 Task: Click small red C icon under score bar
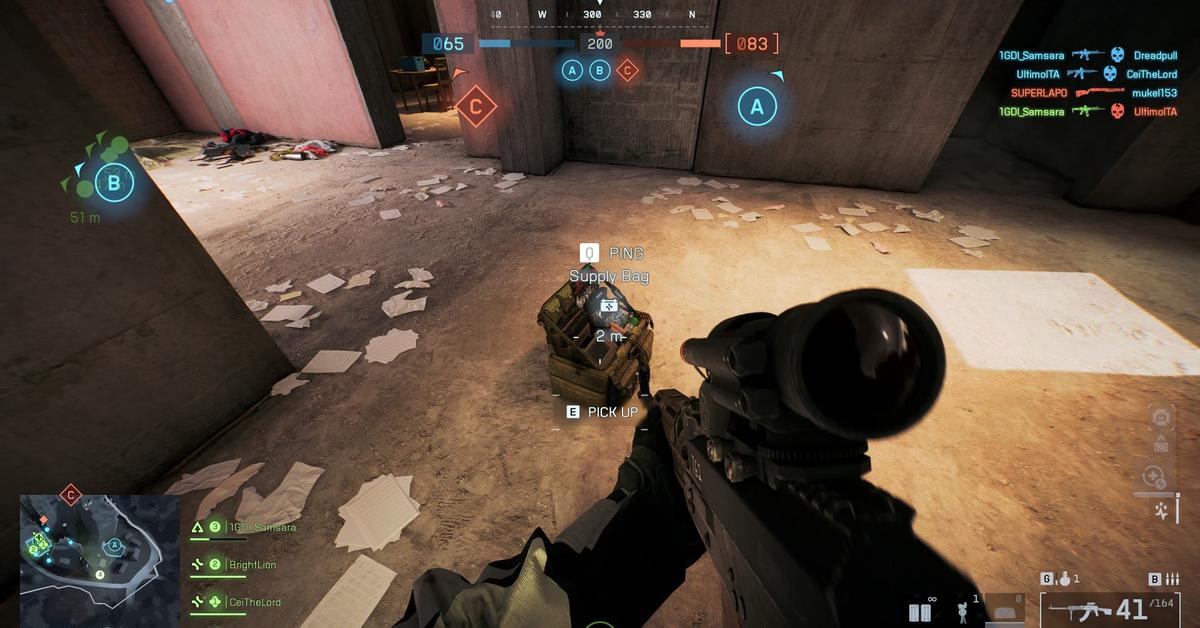pos(627,70)
